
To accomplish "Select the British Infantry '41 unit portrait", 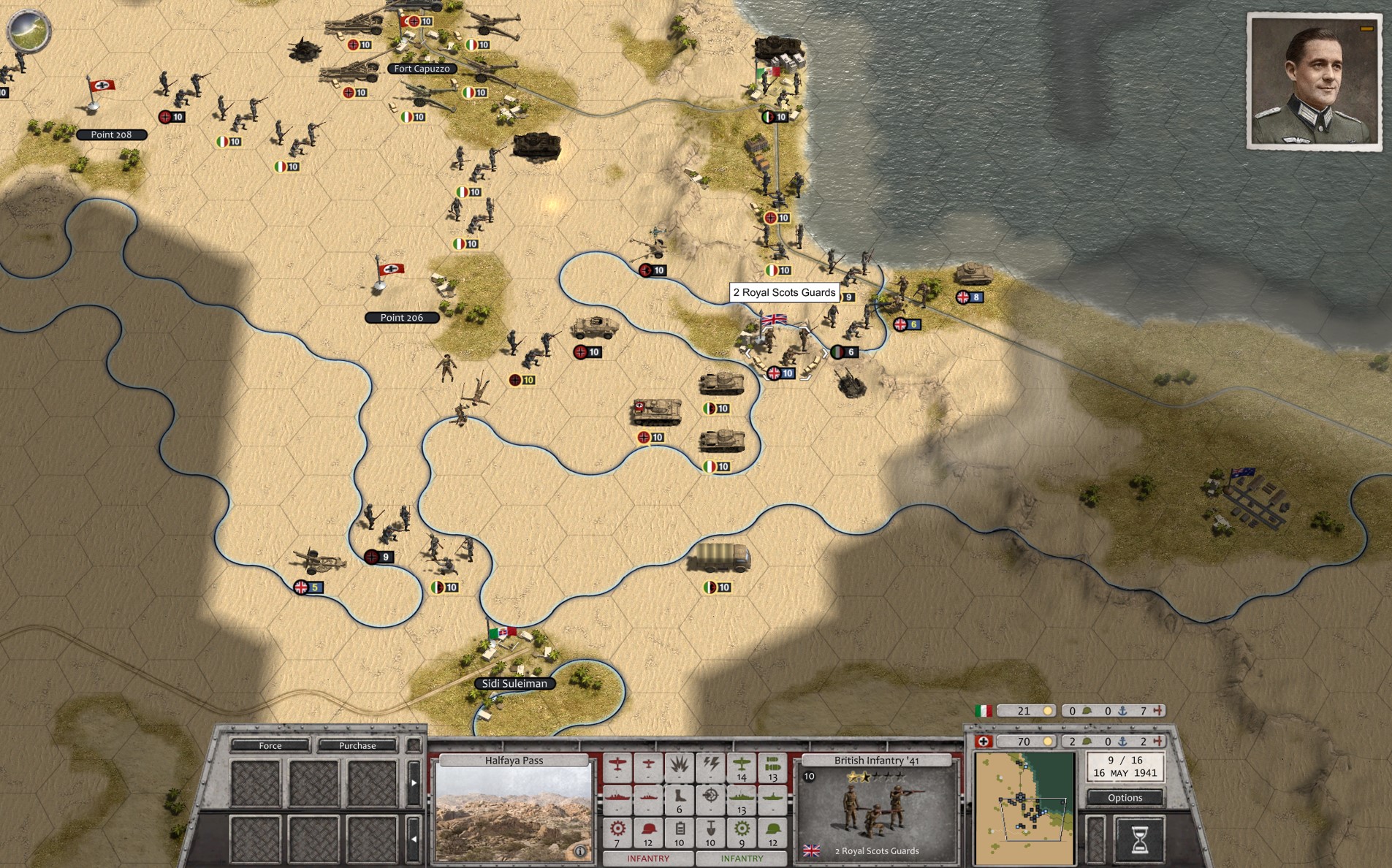I will (x=875, y=811).
